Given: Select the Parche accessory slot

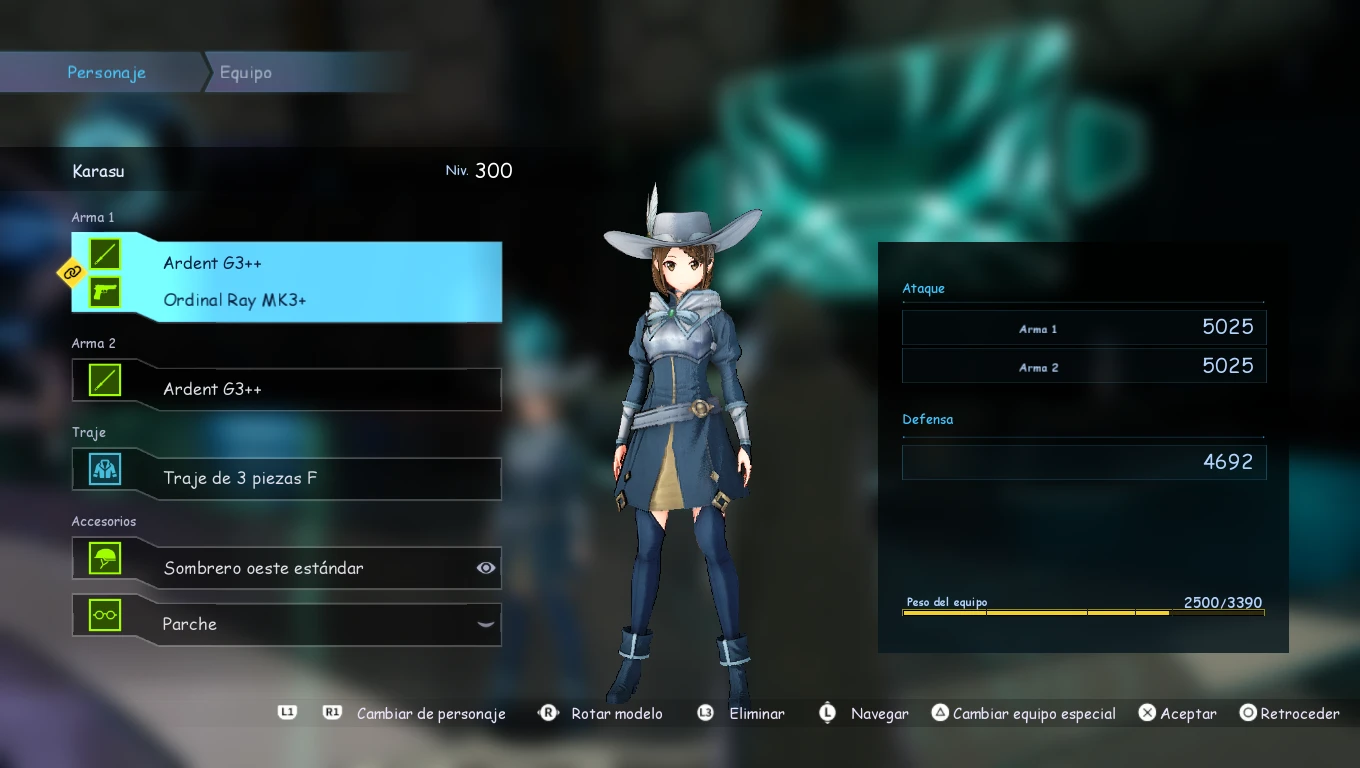Looking at the screenshot, I should (286, 624).
